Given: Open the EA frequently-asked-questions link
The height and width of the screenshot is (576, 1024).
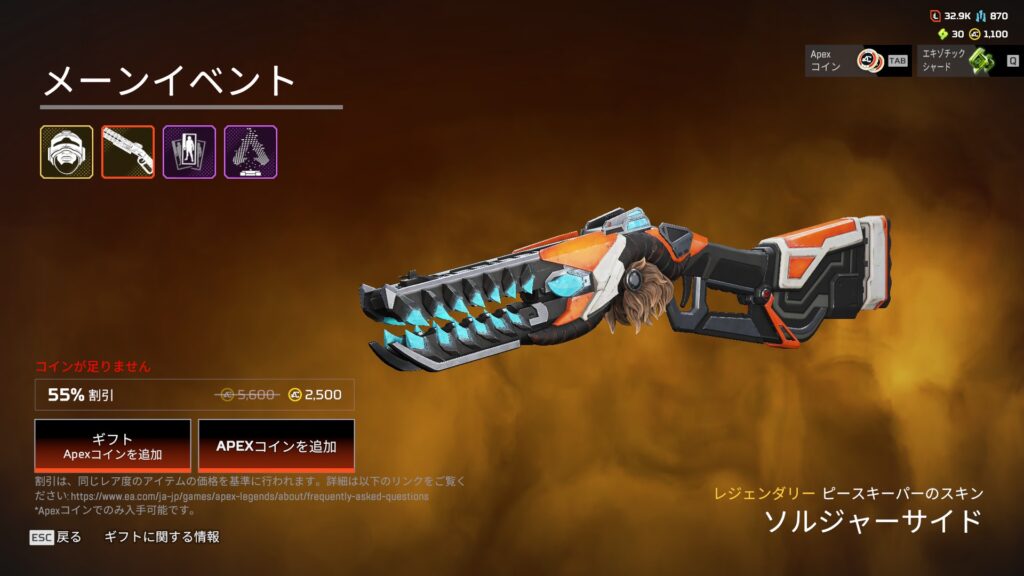Looking at the screenshot, I should click(249, 496).
